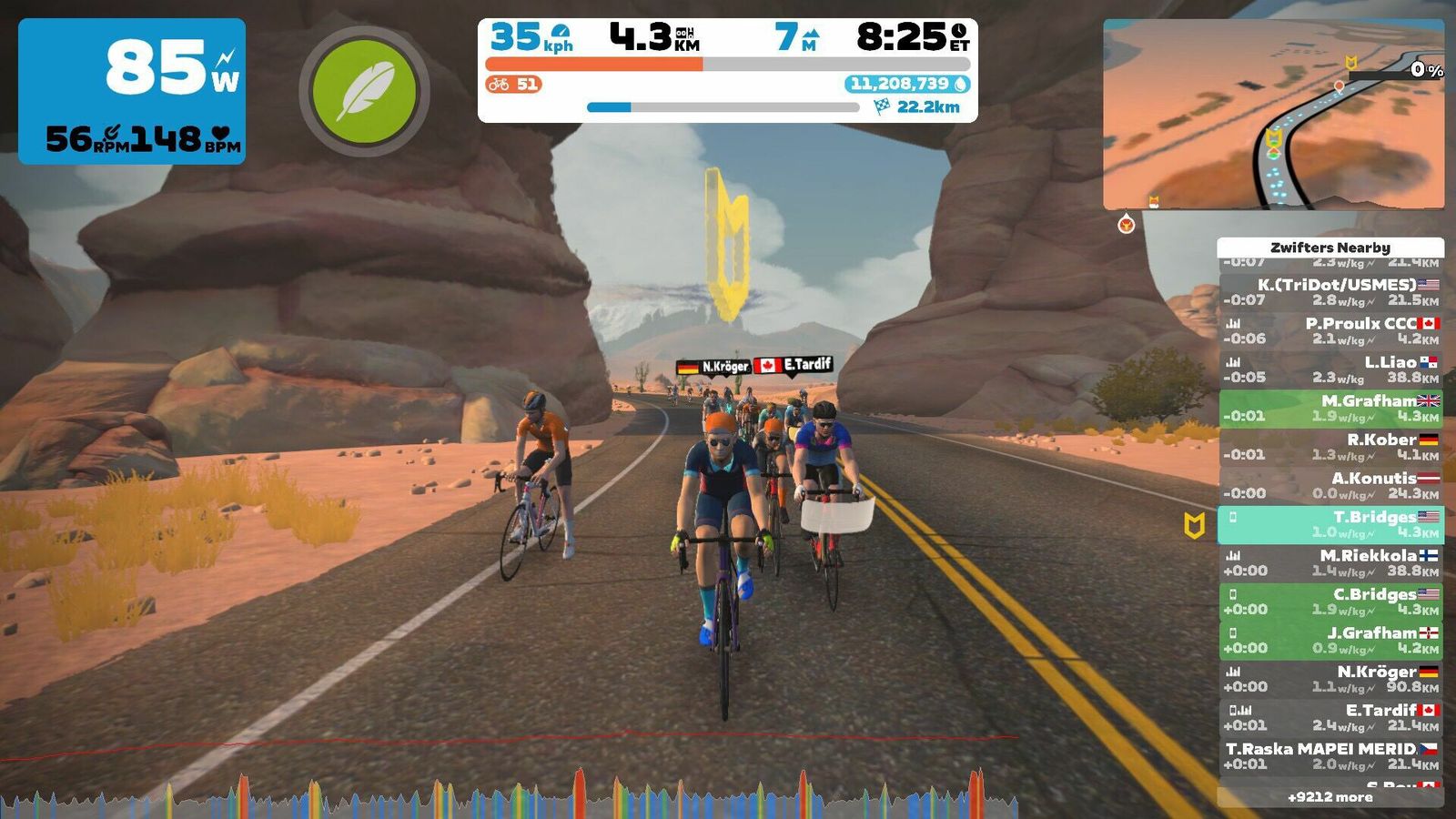Select T.Raska MAPEI MERID. row

[1330, 756]
